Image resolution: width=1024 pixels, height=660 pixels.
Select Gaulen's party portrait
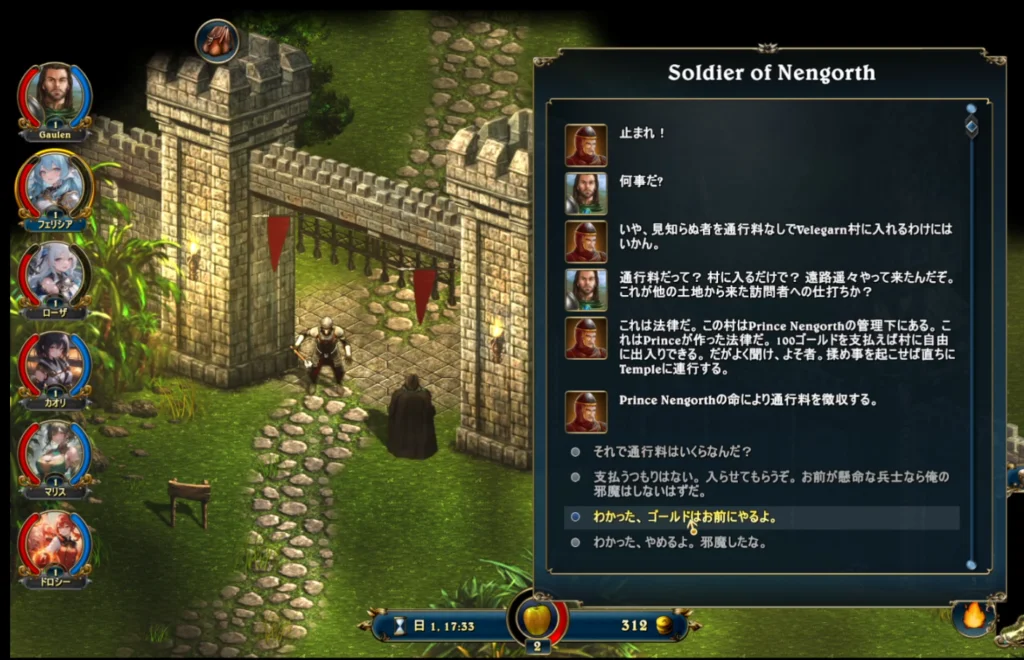tap(55, 93)
